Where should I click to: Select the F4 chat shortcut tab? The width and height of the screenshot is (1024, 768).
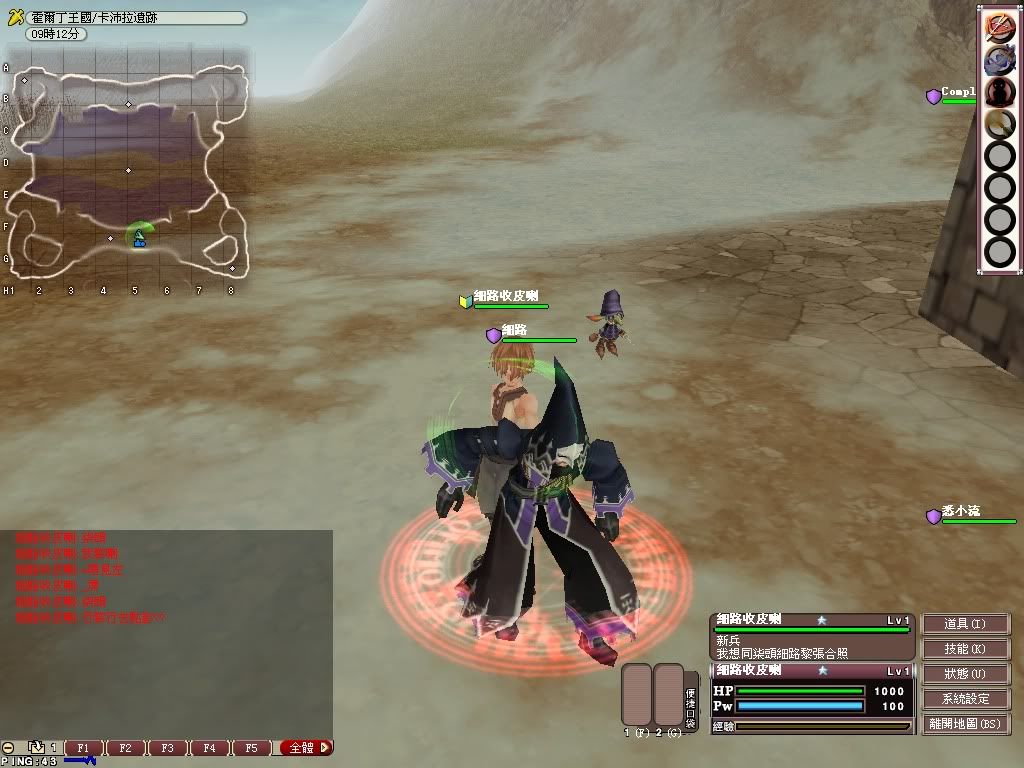[209, 748]
